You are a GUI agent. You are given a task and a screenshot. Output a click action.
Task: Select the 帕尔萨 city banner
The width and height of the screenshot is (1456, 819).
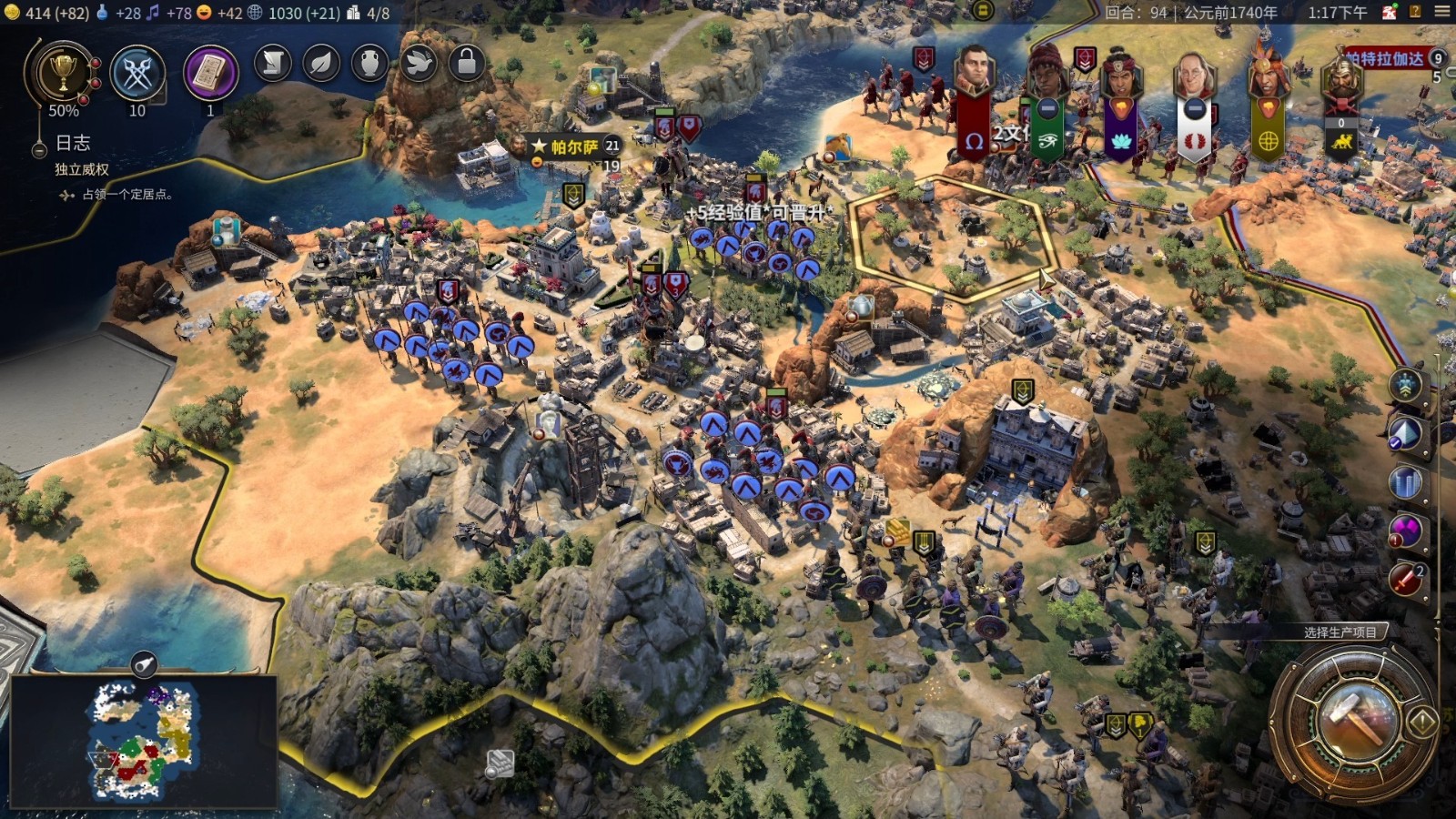pos(573,147)
